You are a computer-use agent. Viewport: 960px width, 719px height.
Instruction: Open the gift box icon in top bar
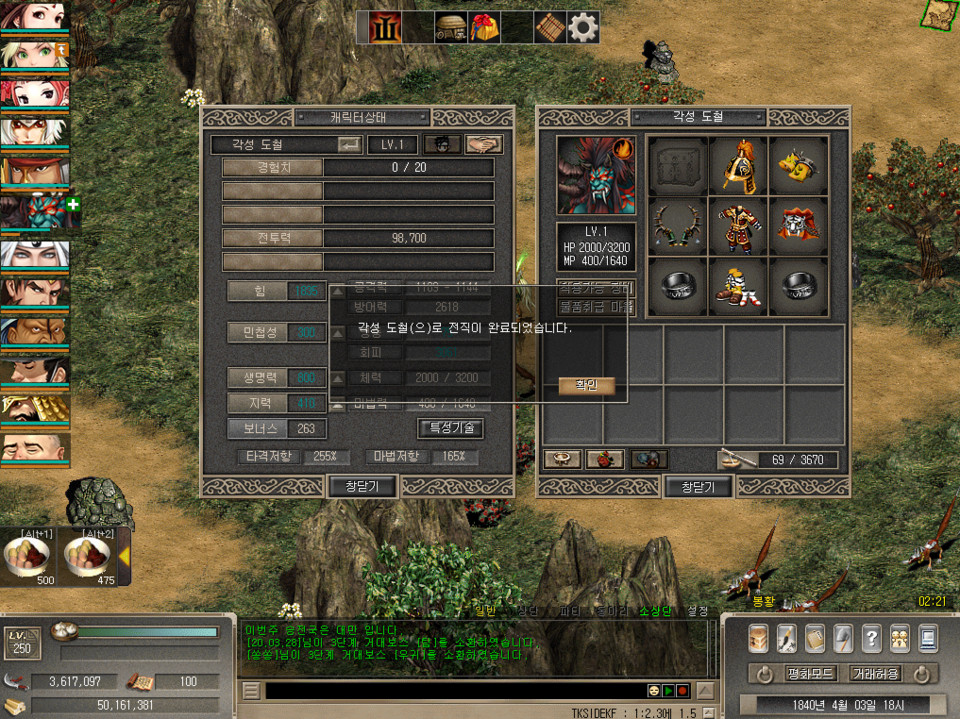pos(484,27)
